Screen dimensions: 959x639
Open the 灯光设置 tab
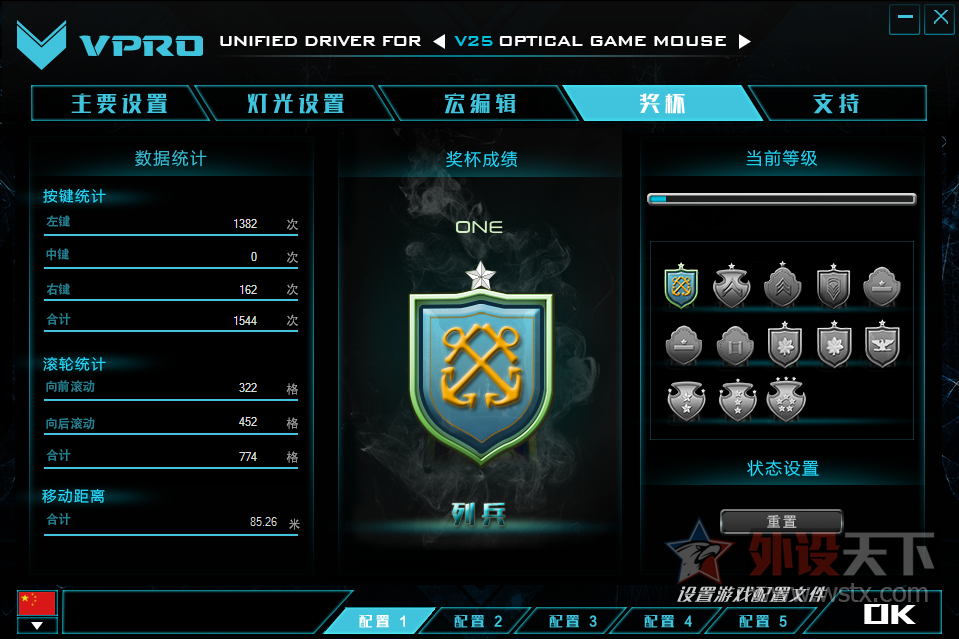[296, 104]
